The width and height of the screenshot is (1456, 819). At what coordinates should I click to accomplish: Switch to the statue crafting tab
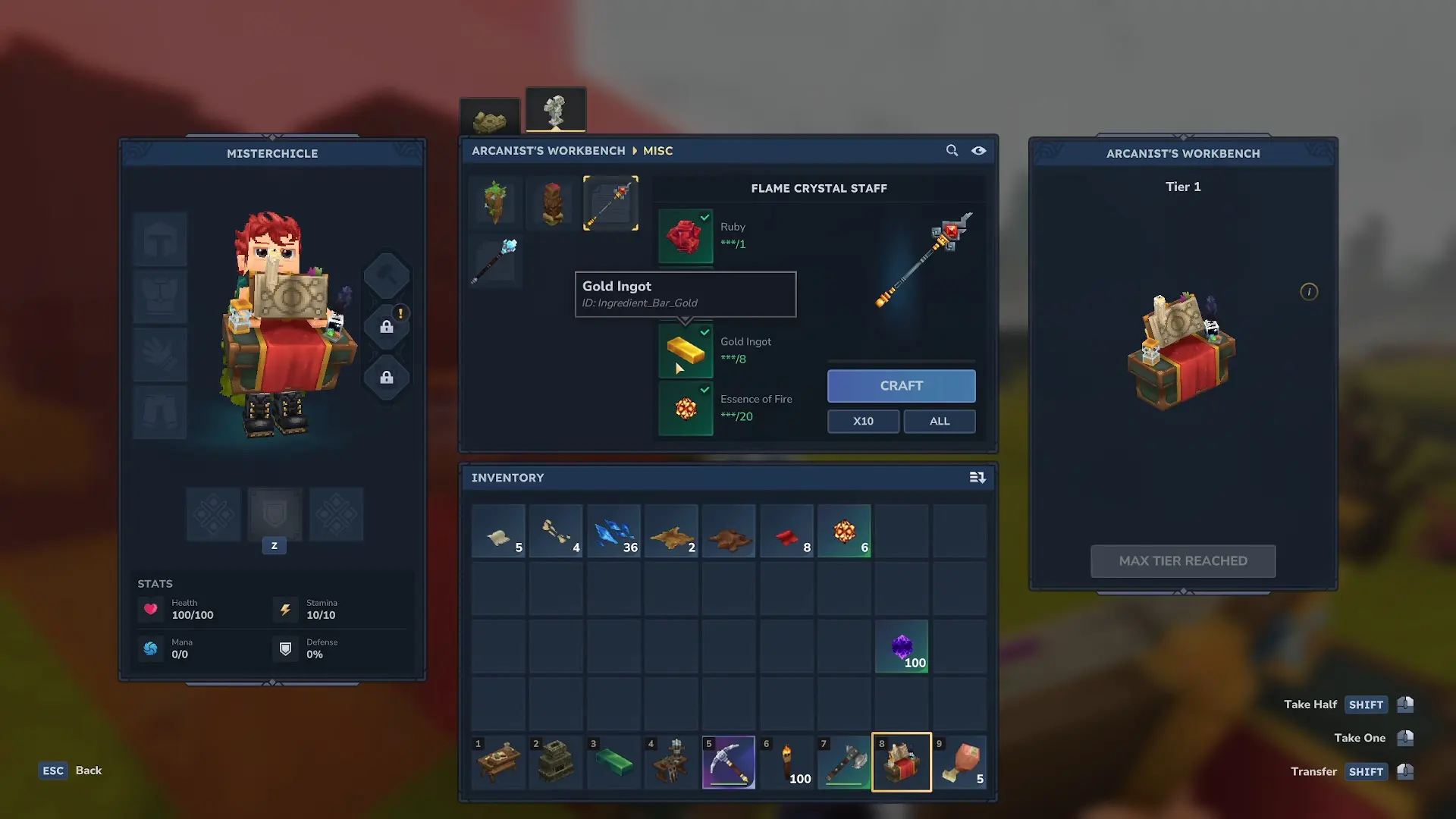coord(555,111)
